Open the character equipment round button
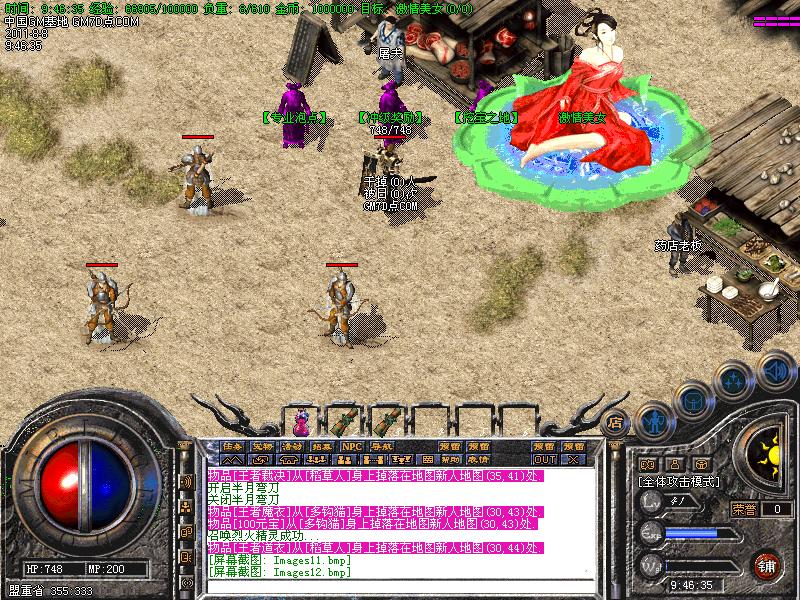 [653, 421]
